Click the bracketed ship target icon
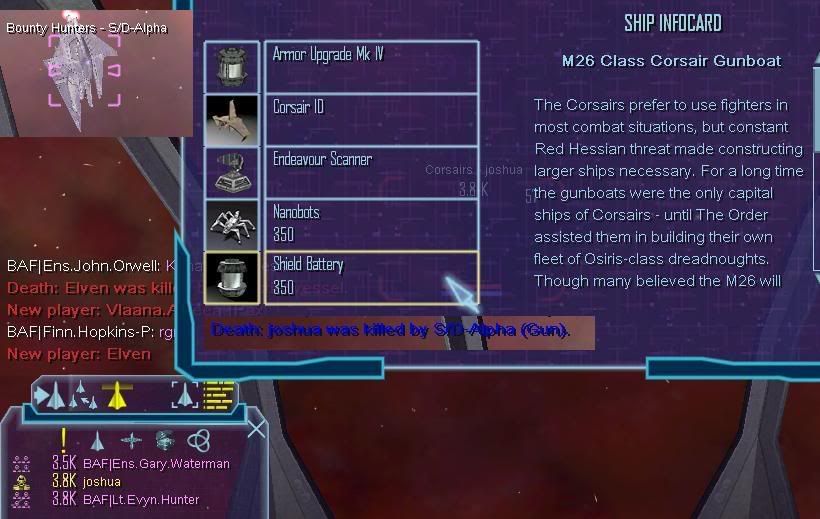Screen dimensions: 820x519 click(x=185, y=395)
